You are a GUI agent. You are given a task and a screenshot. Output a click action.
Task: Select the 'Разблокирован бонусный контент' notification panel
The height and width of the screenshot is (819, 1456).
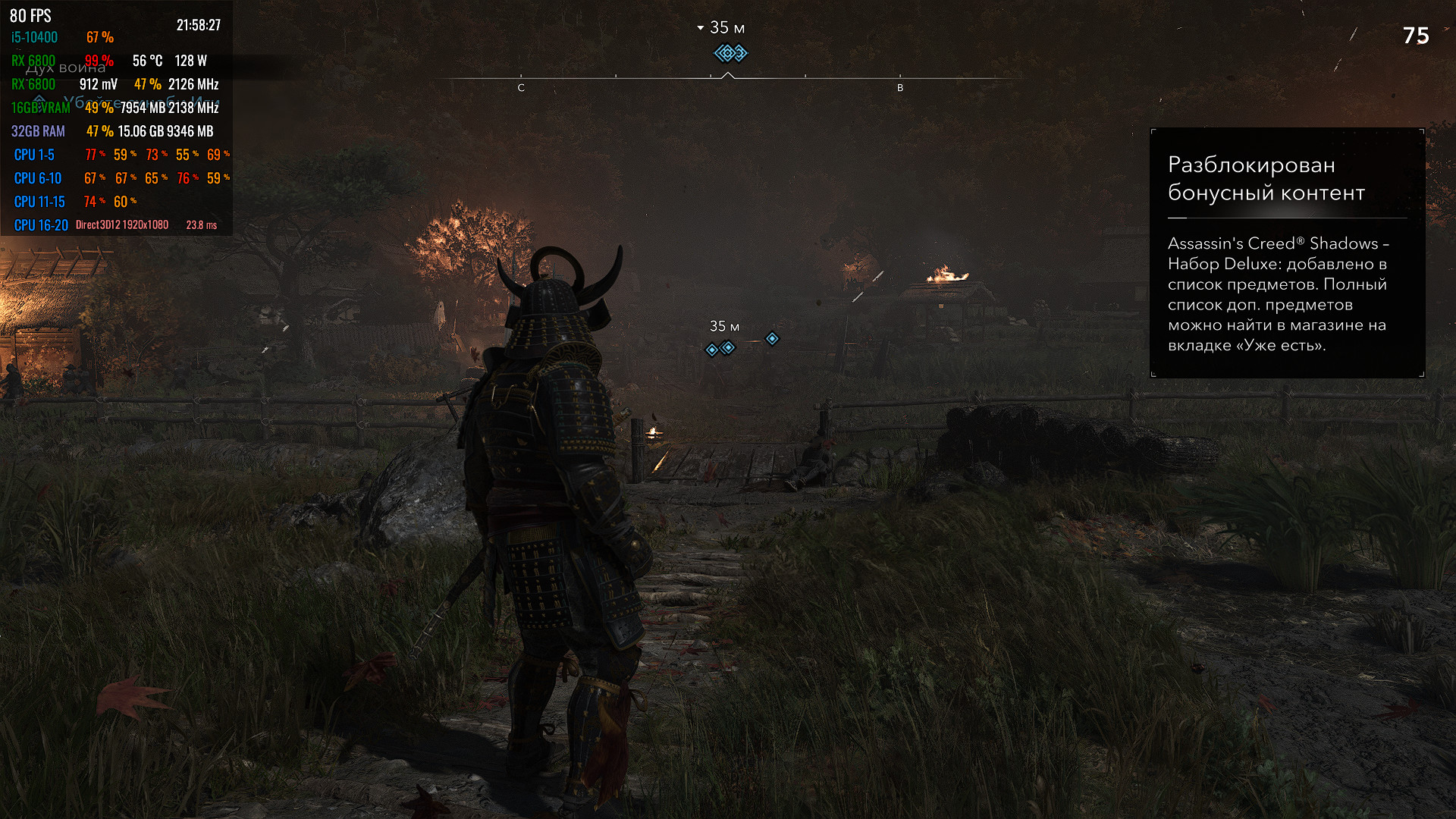[x=1287, y=253]
